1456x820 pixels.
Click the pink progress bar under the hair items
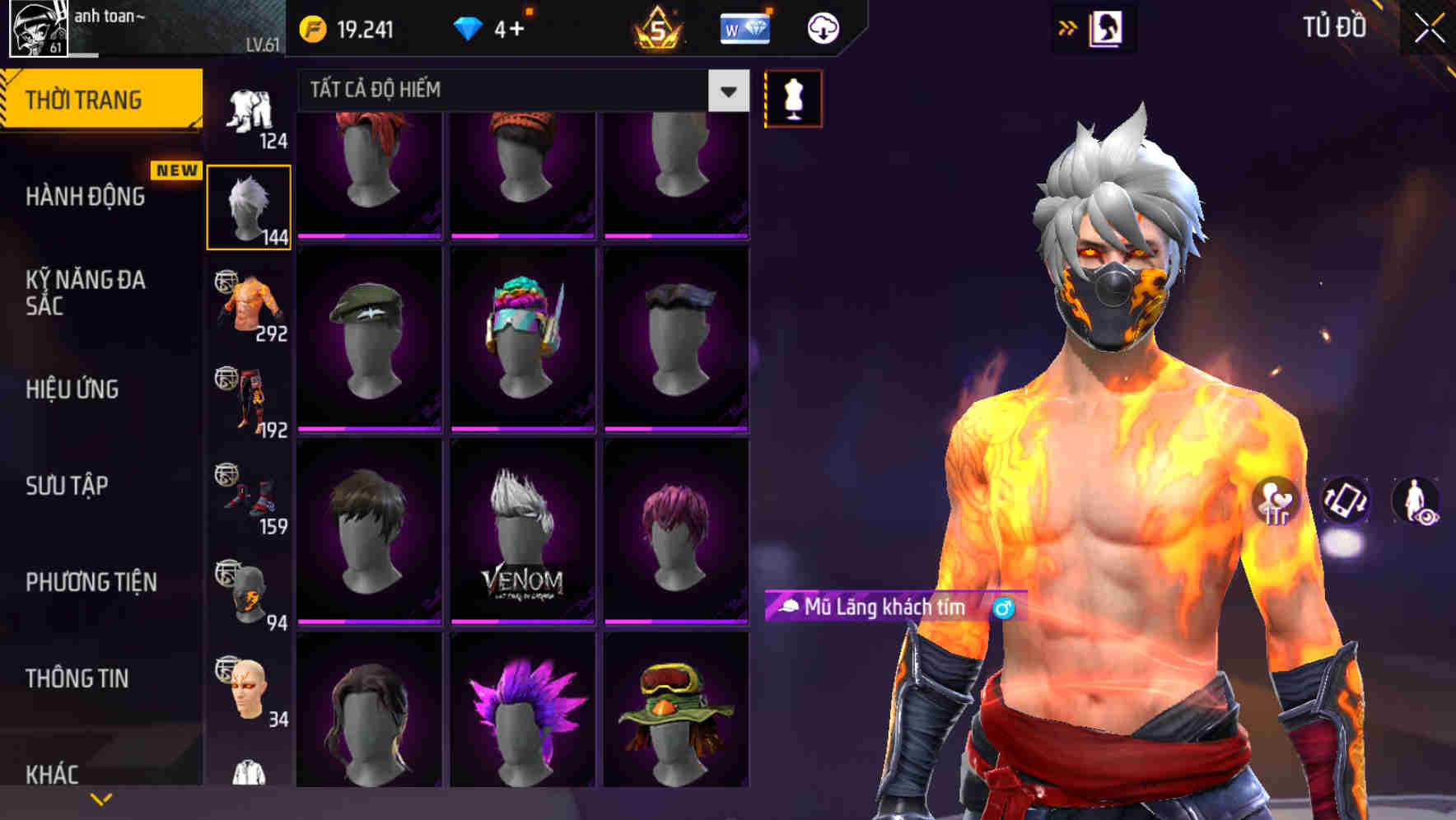[x=367, y=237]
